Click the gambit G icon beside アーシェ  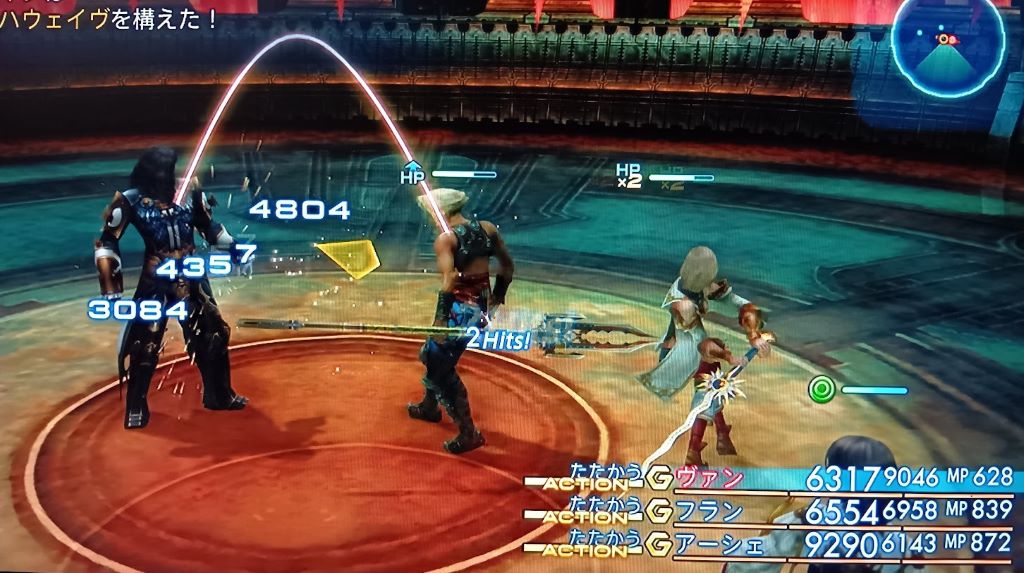tap(660, 545)
